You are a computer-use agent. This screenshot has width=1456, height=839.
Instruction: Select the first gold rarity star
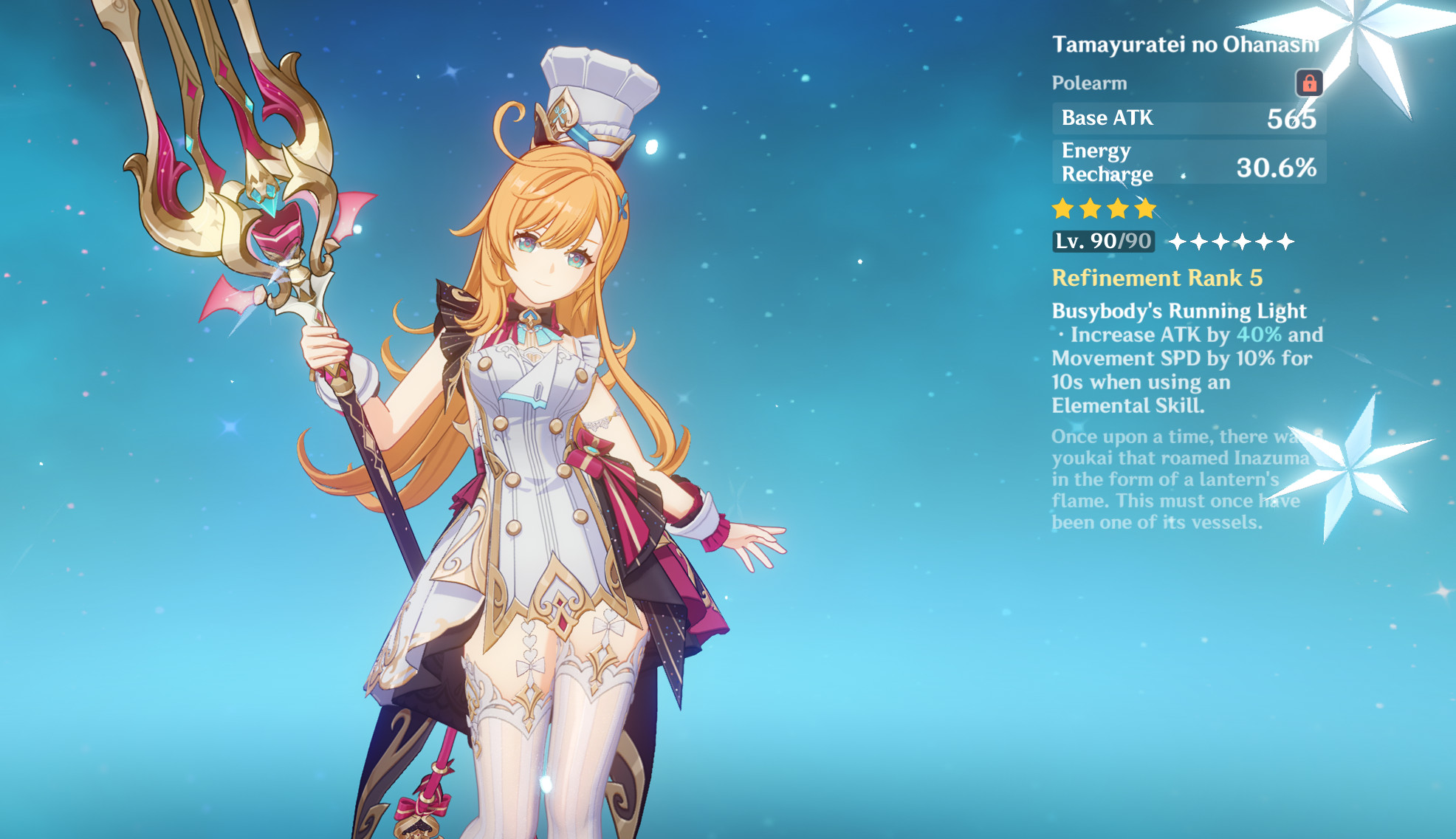pos(1063,209)
